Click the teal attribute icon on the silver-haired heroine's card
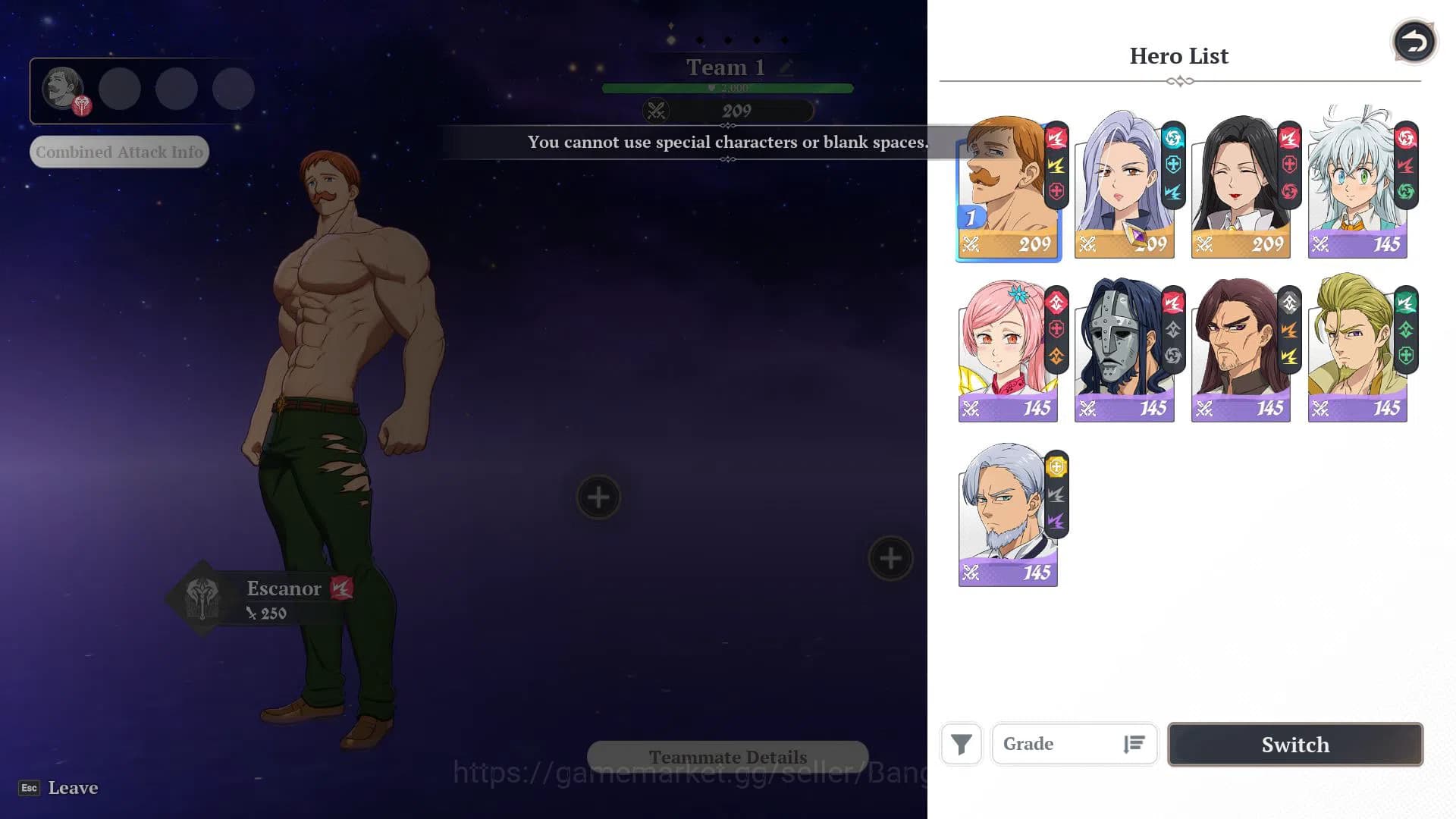Image resolution: width=1456 pixels, height=819 pixels. click(1172, 137)
